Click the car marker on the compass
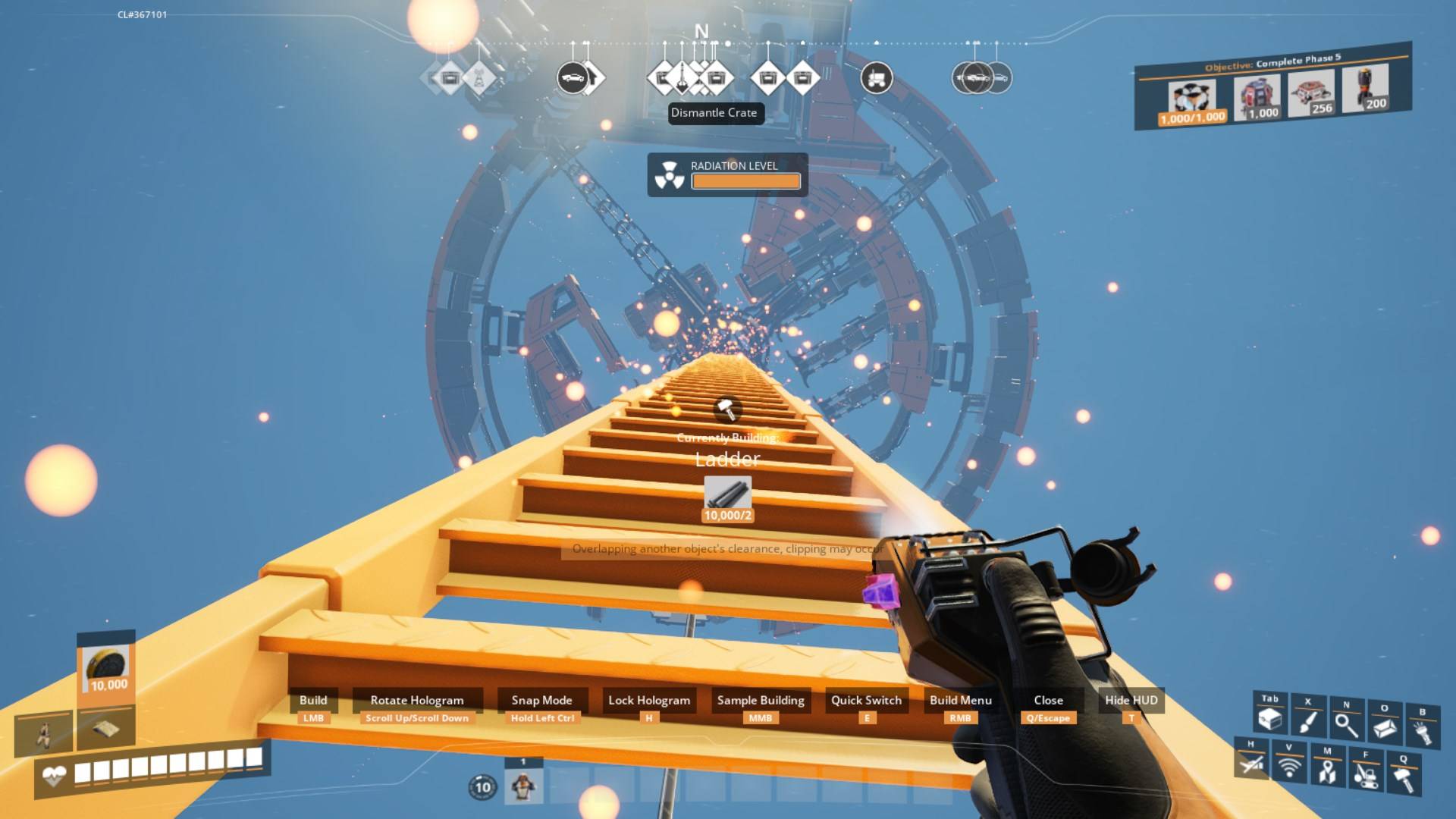Image resolution: width=1456 pixels, height=819 pixels. 573,77
